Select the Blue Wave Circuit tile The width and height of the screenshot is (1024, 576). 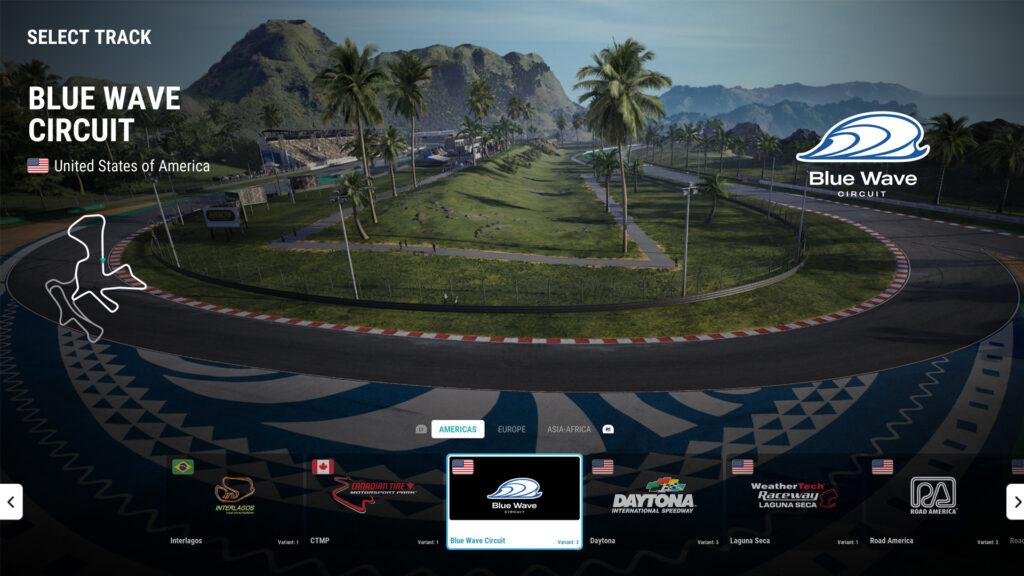(514, 495)
